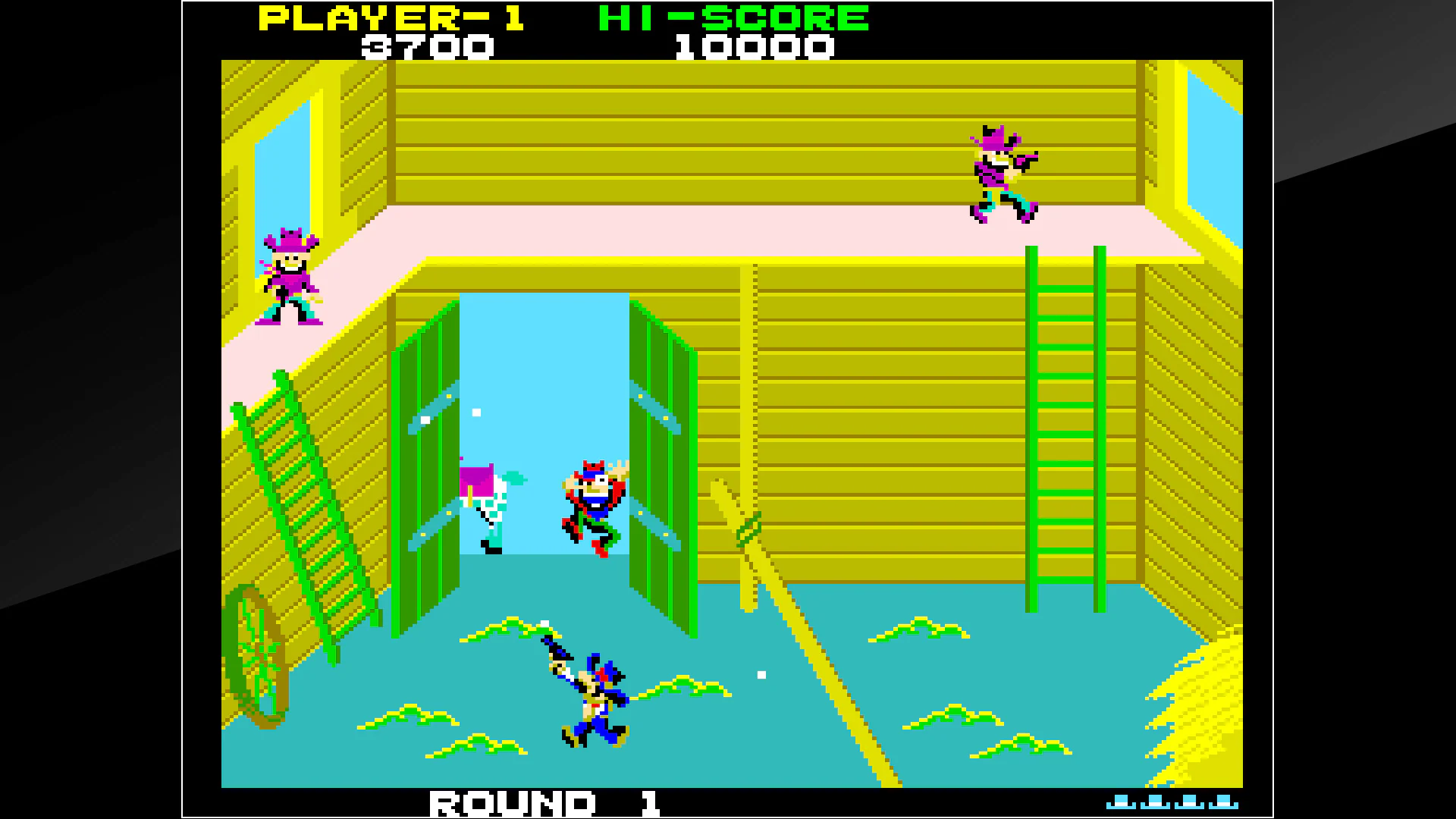Select the score value 3700

428,47
